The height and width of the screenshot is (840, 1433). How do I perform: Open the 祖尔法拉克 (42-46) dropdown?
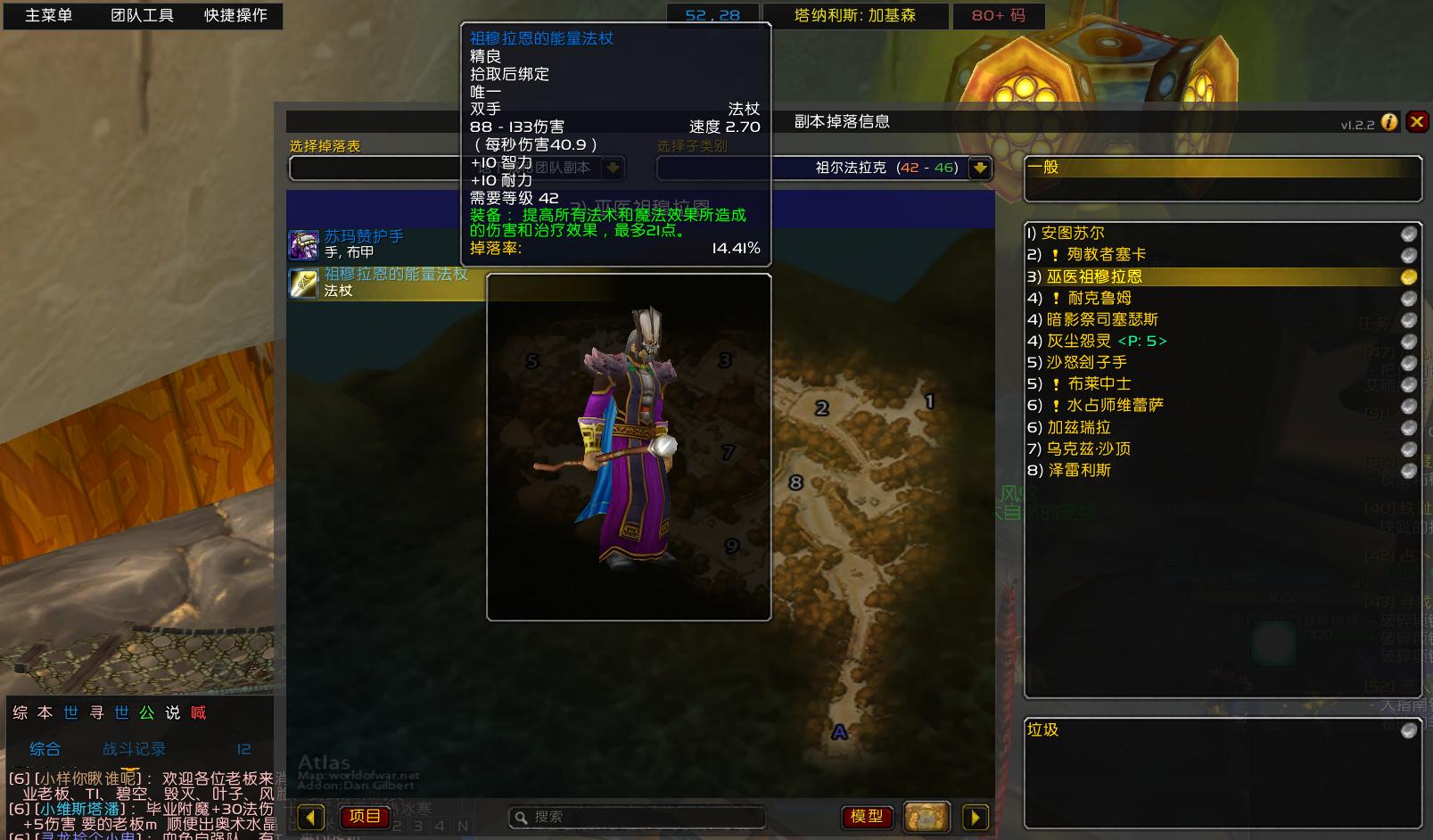point(978,168)
